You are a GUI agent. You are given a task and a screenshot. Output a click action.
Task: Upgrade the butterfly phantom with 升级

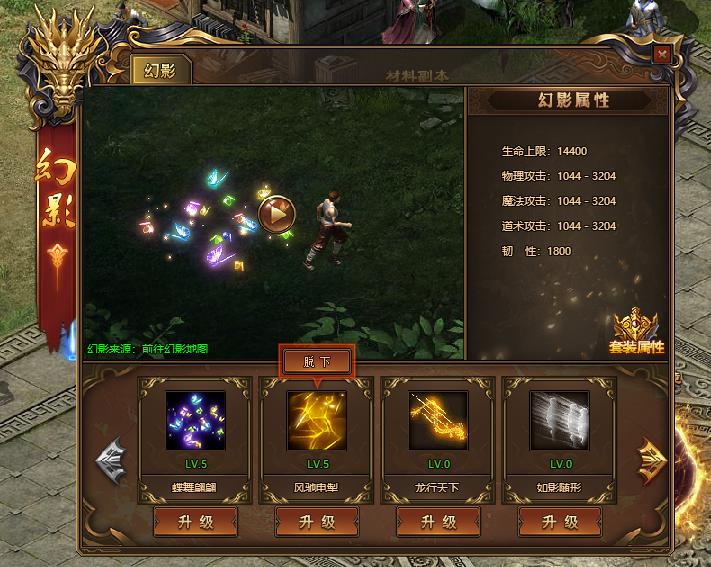195,521
